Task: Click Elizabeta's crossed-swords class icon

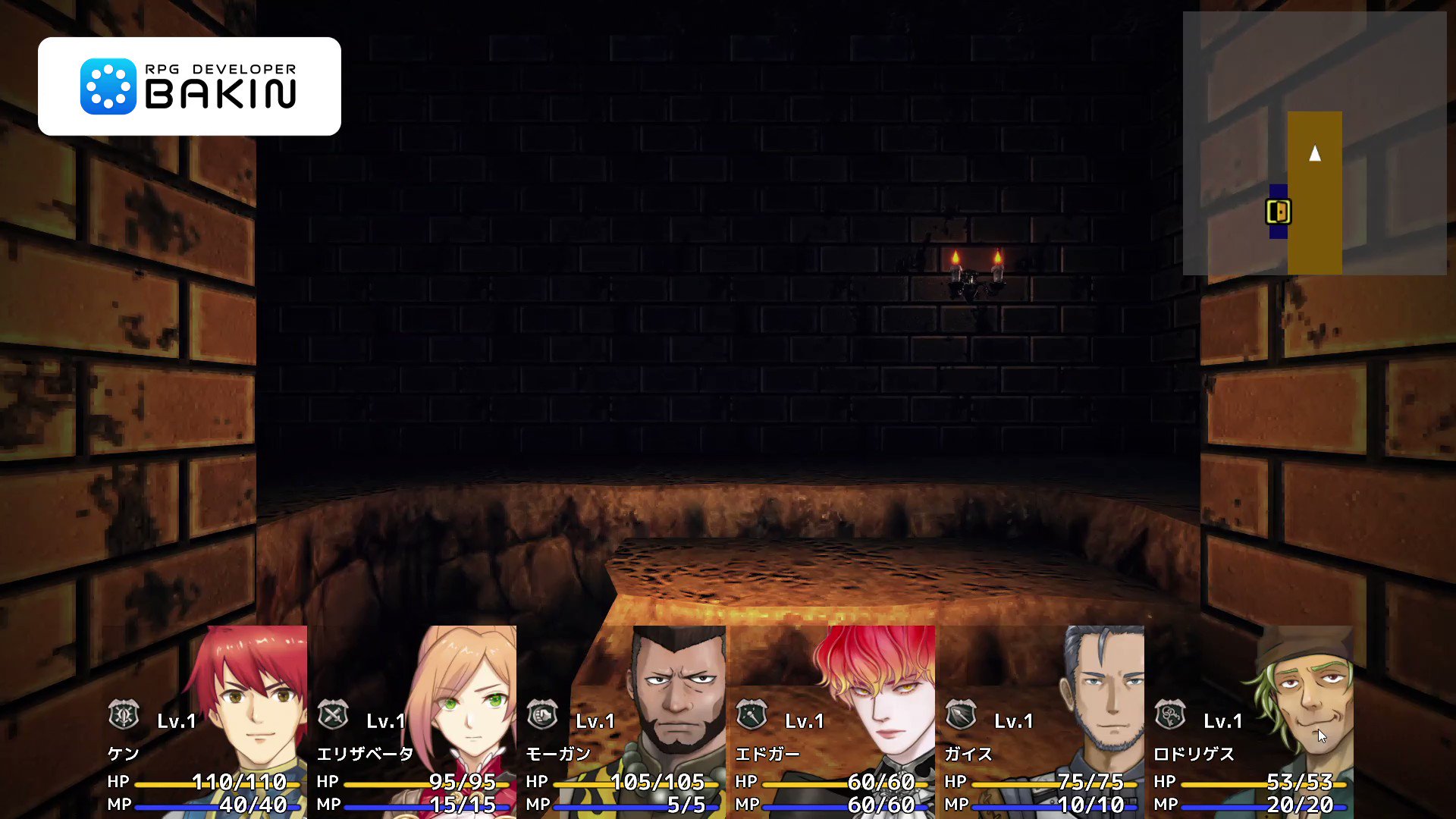Action: click(x=332, y=715)
